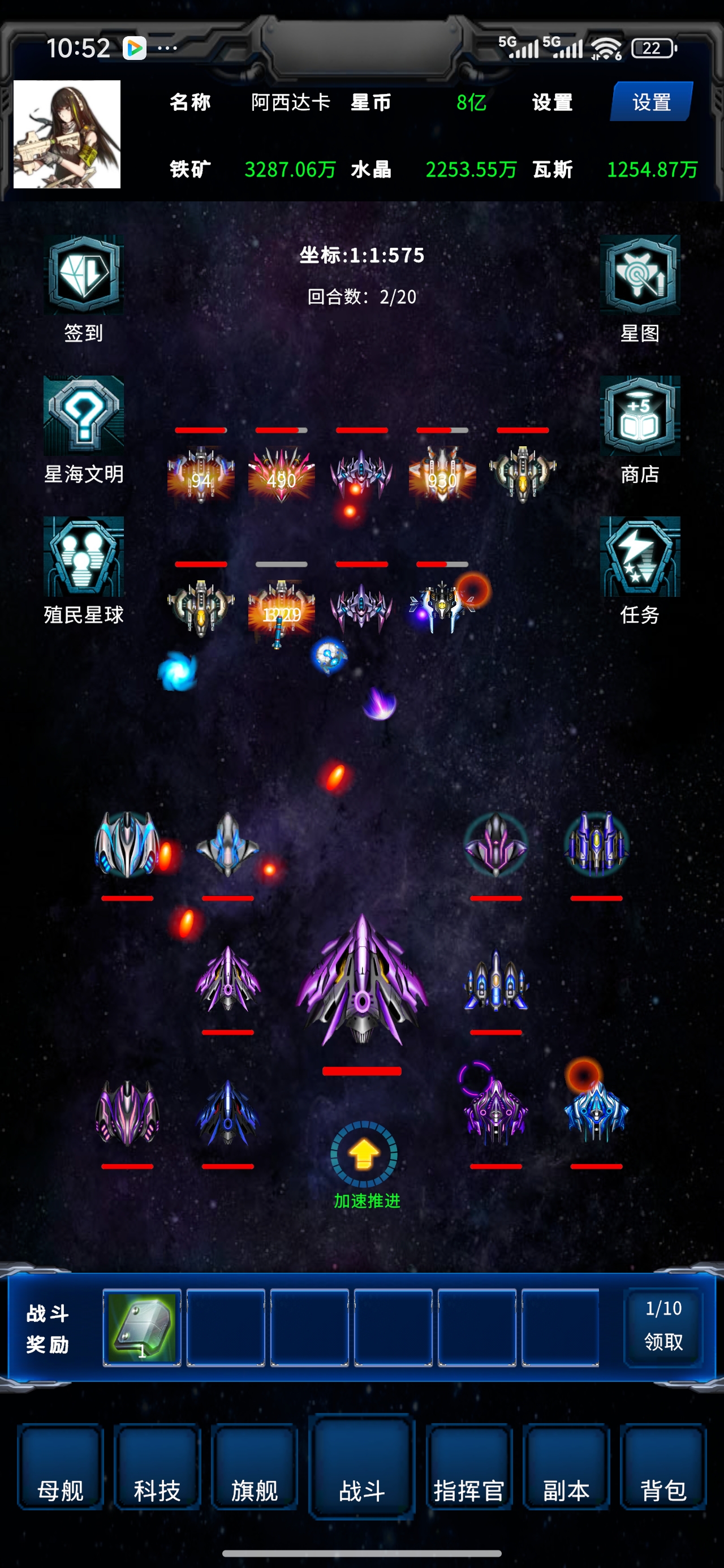This screenshot has width=724, height=1568.
Task: Open the 星海文明 civilization panel
Action: pos(83,417)
